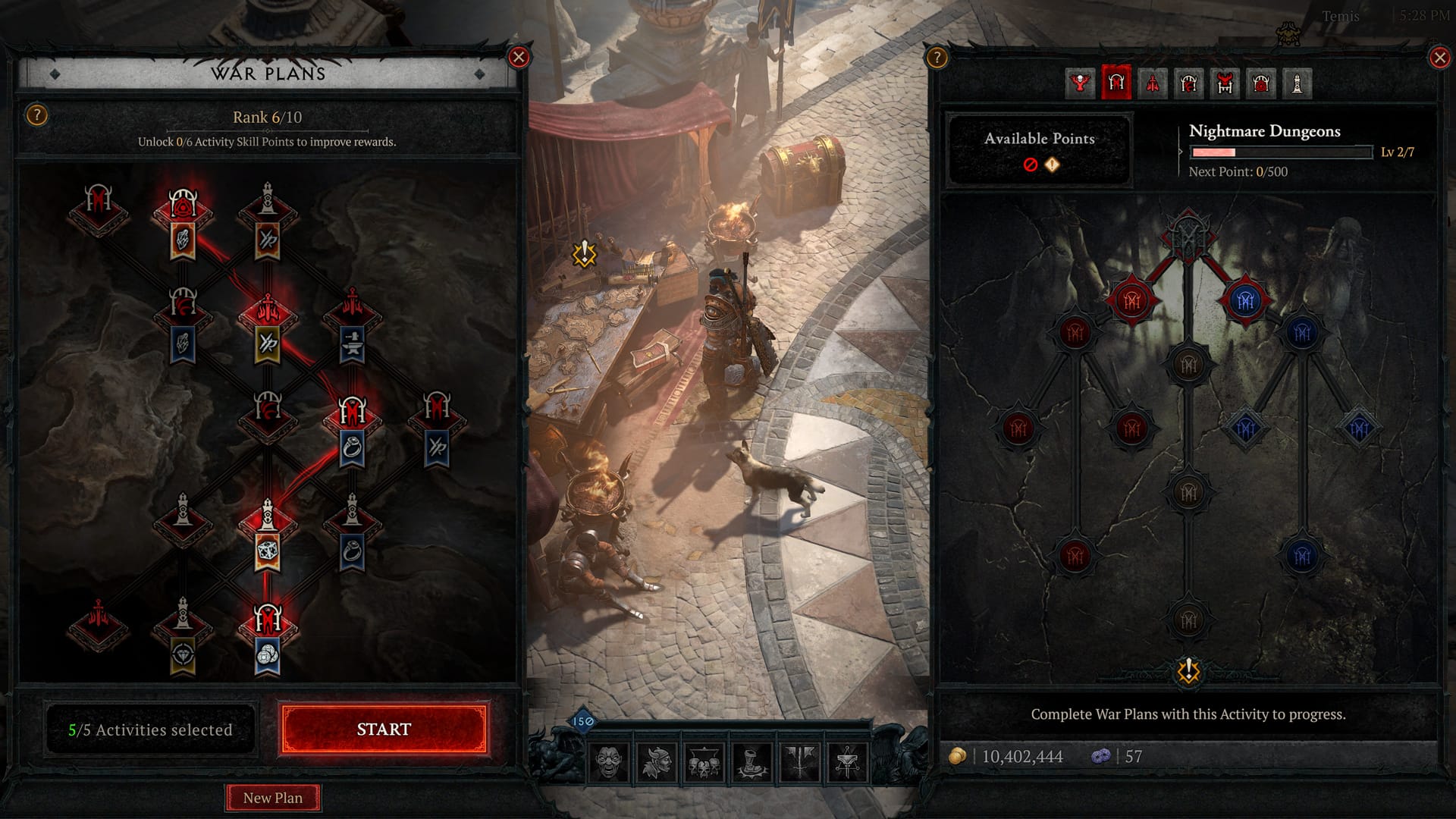Activate the horned helmet warrior skill
1456x819 pixels.
[x=656, y=761]
